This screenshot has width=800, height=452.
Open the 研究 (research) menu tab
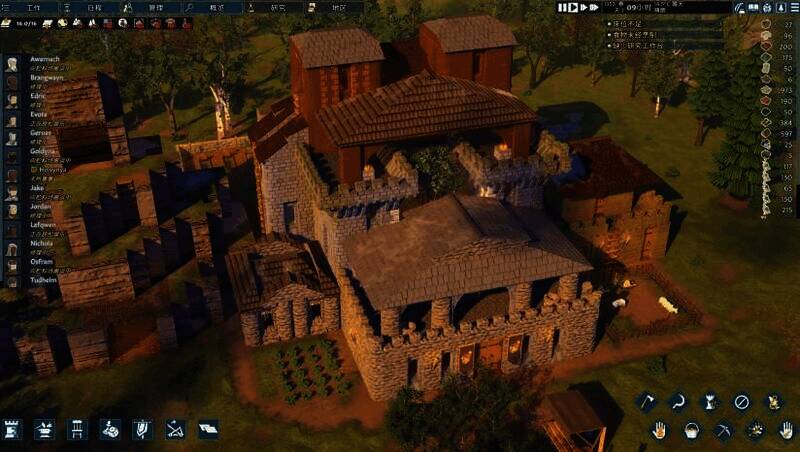pos(274,7)
